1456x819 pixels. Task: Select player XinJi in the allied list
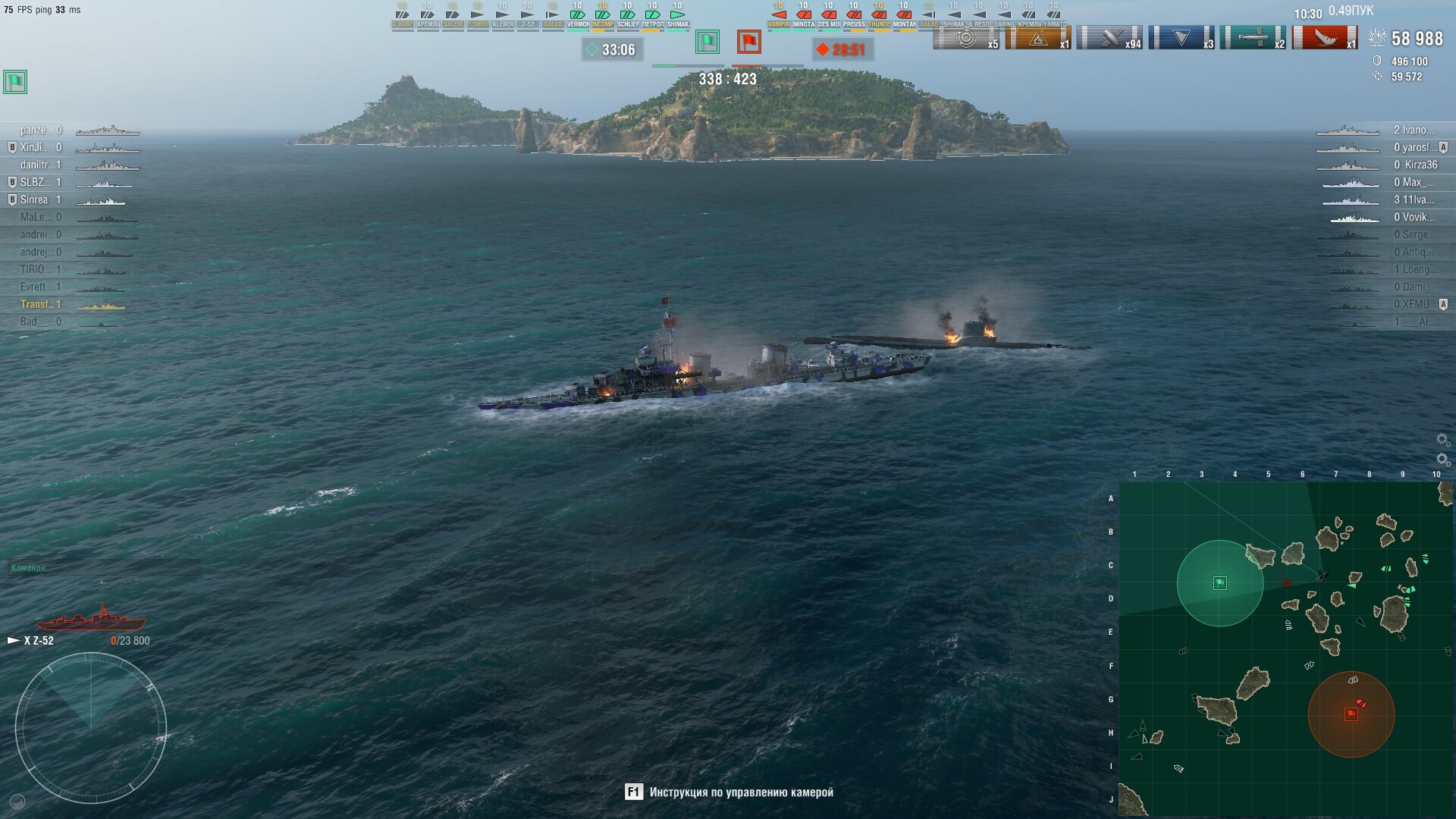pos(35,147)
